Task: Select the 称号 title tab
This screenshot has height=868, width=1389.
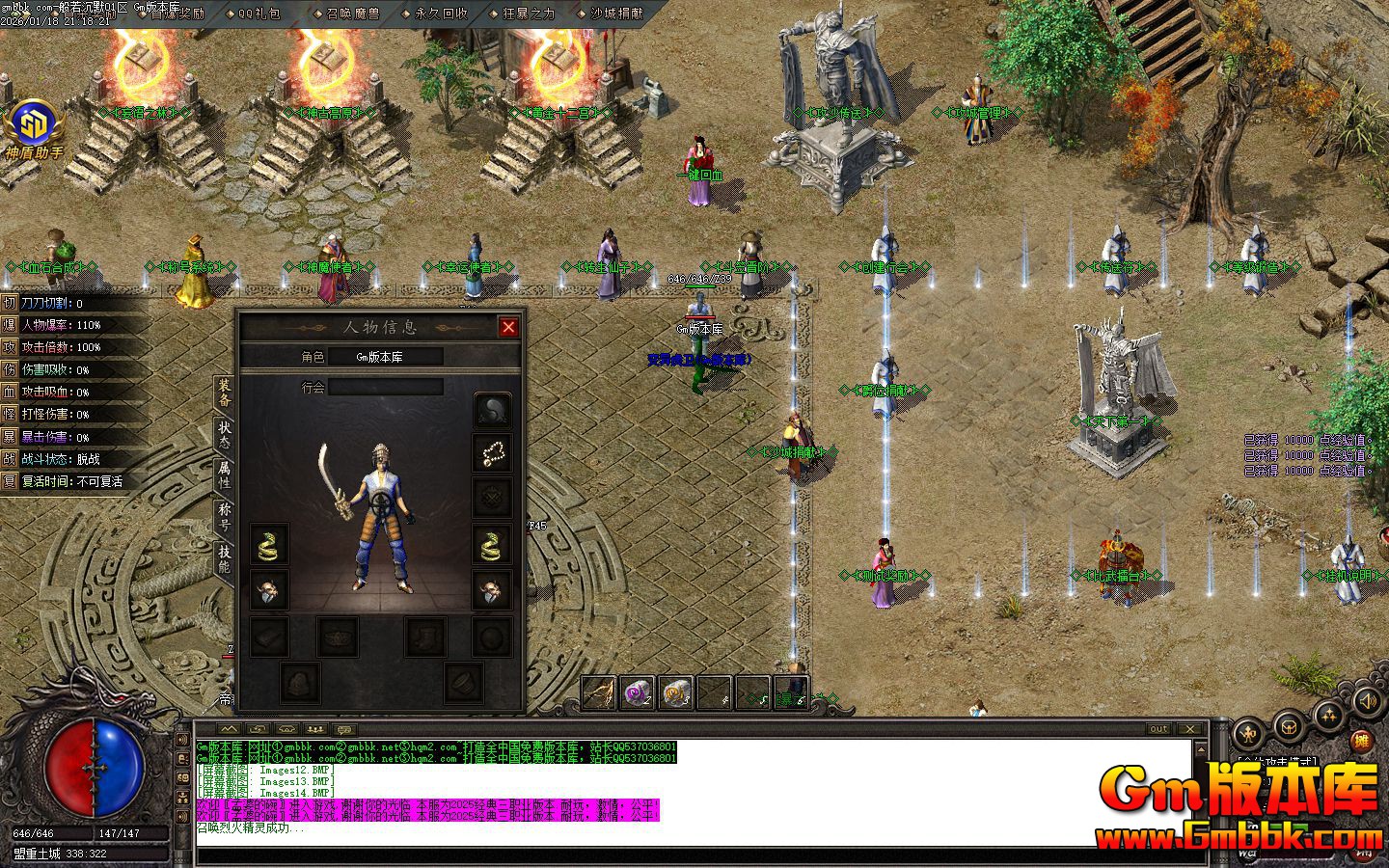Action: tap(224, 515)
